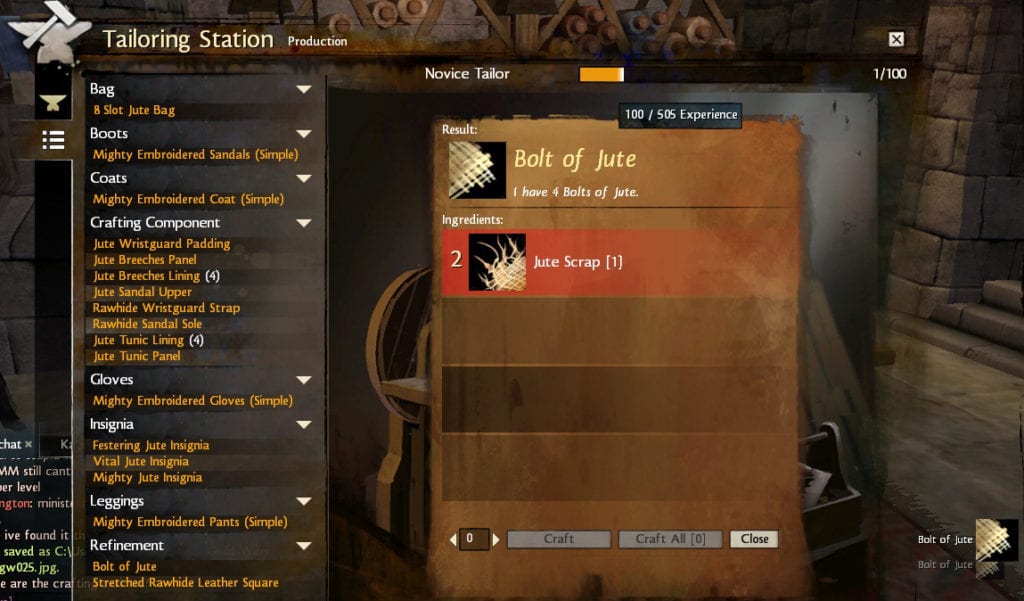
Task: Collapse the Refinement category
Action: [x=304, y=546]
